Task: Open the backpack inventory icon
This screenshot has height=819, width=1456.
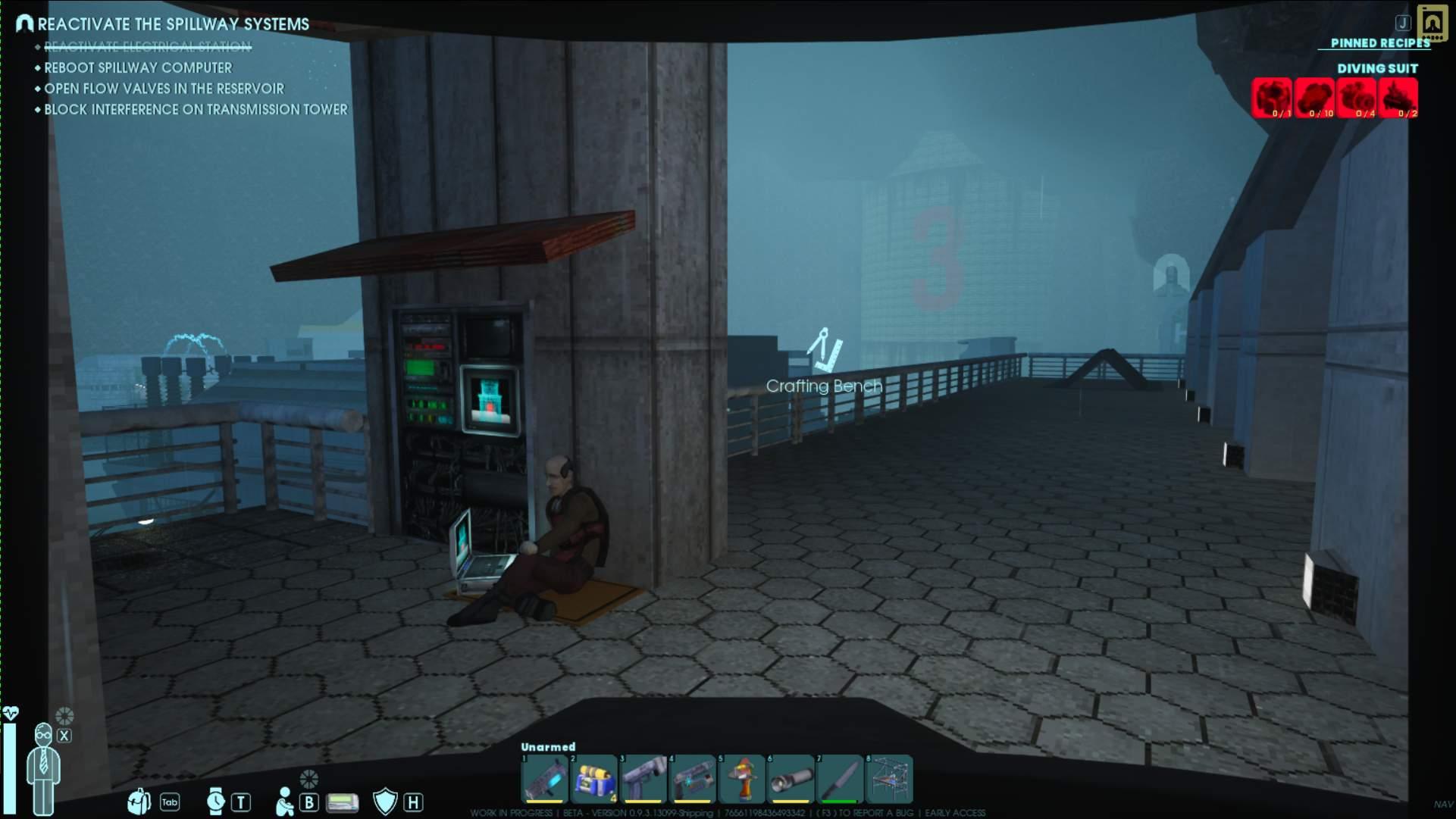Action: [x=139, y=801]
